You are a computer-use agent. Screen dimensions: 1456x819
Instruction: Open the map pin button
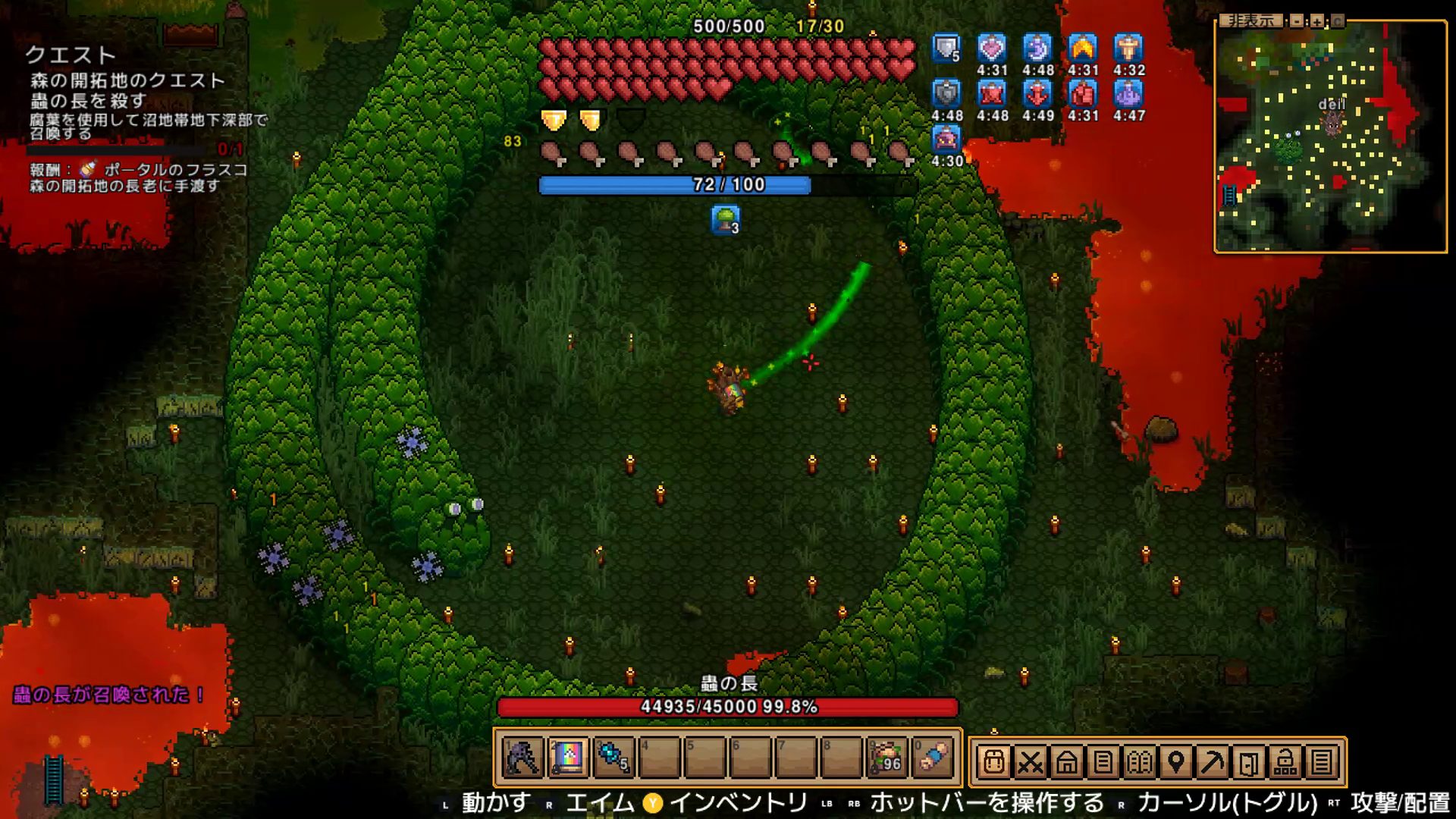(x=1175, y=761)
